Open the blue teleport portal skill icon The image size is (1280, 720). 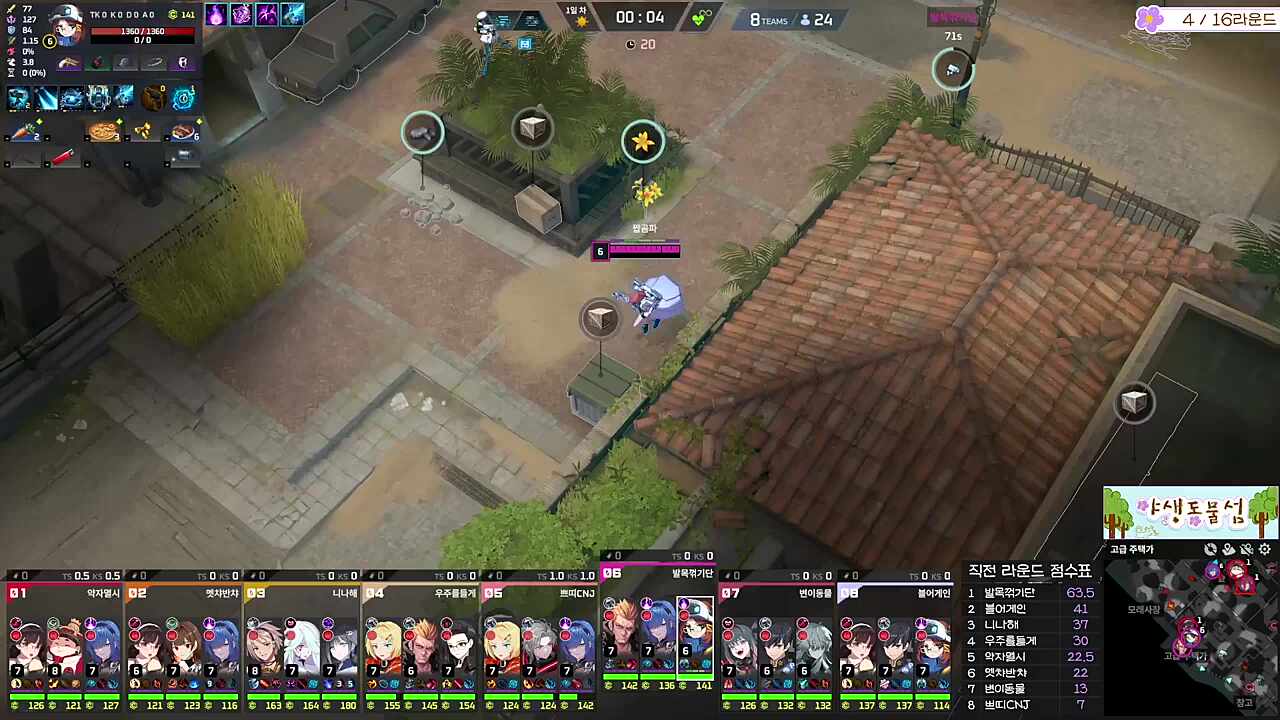(x=182, y=97)
